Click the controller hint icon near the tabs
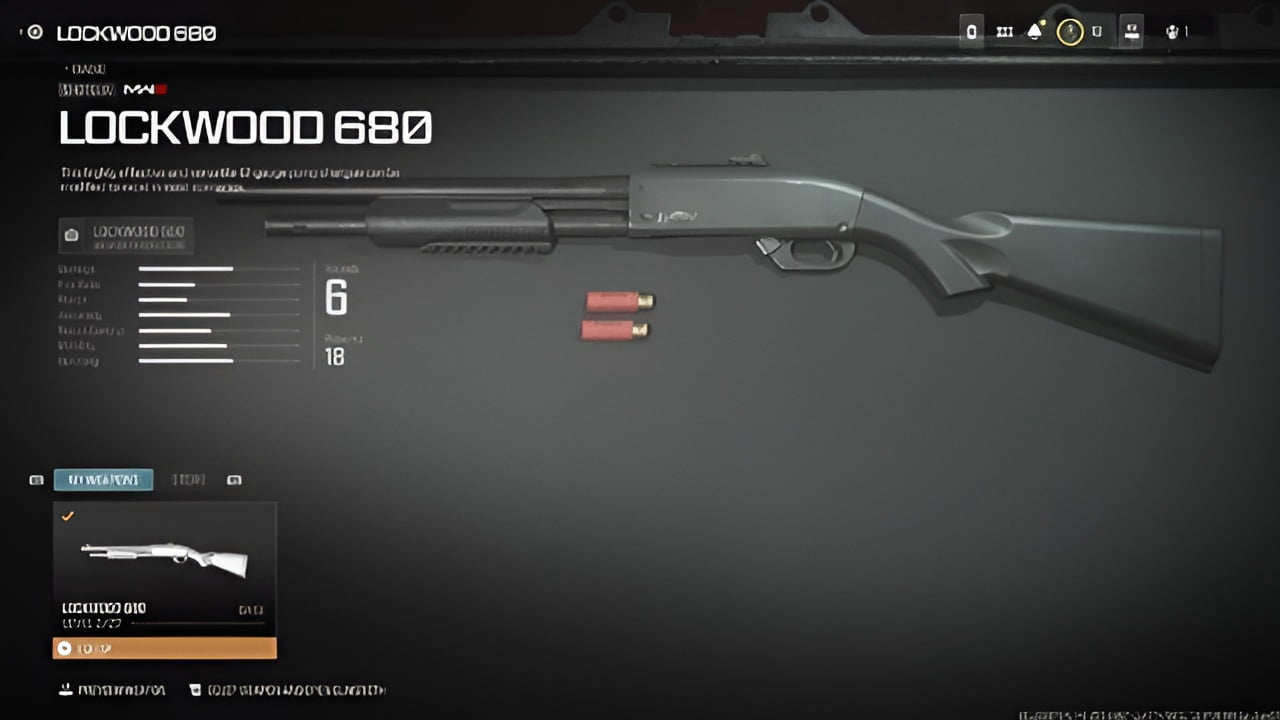The height and width of the screenshot is (720, 1280). coord(235,480)
